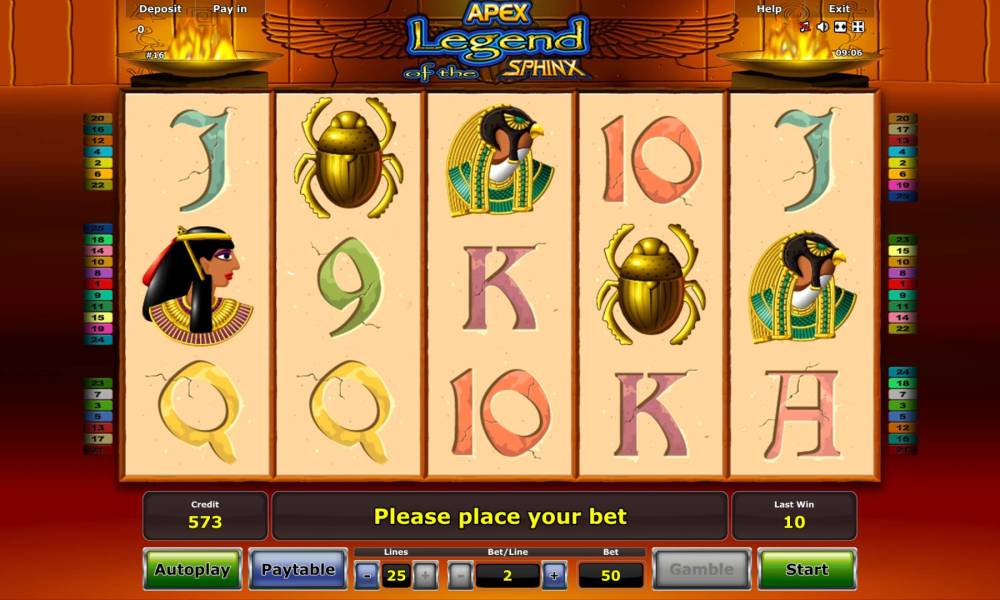Raise the Bet/Line amount

tap(554, 575)
